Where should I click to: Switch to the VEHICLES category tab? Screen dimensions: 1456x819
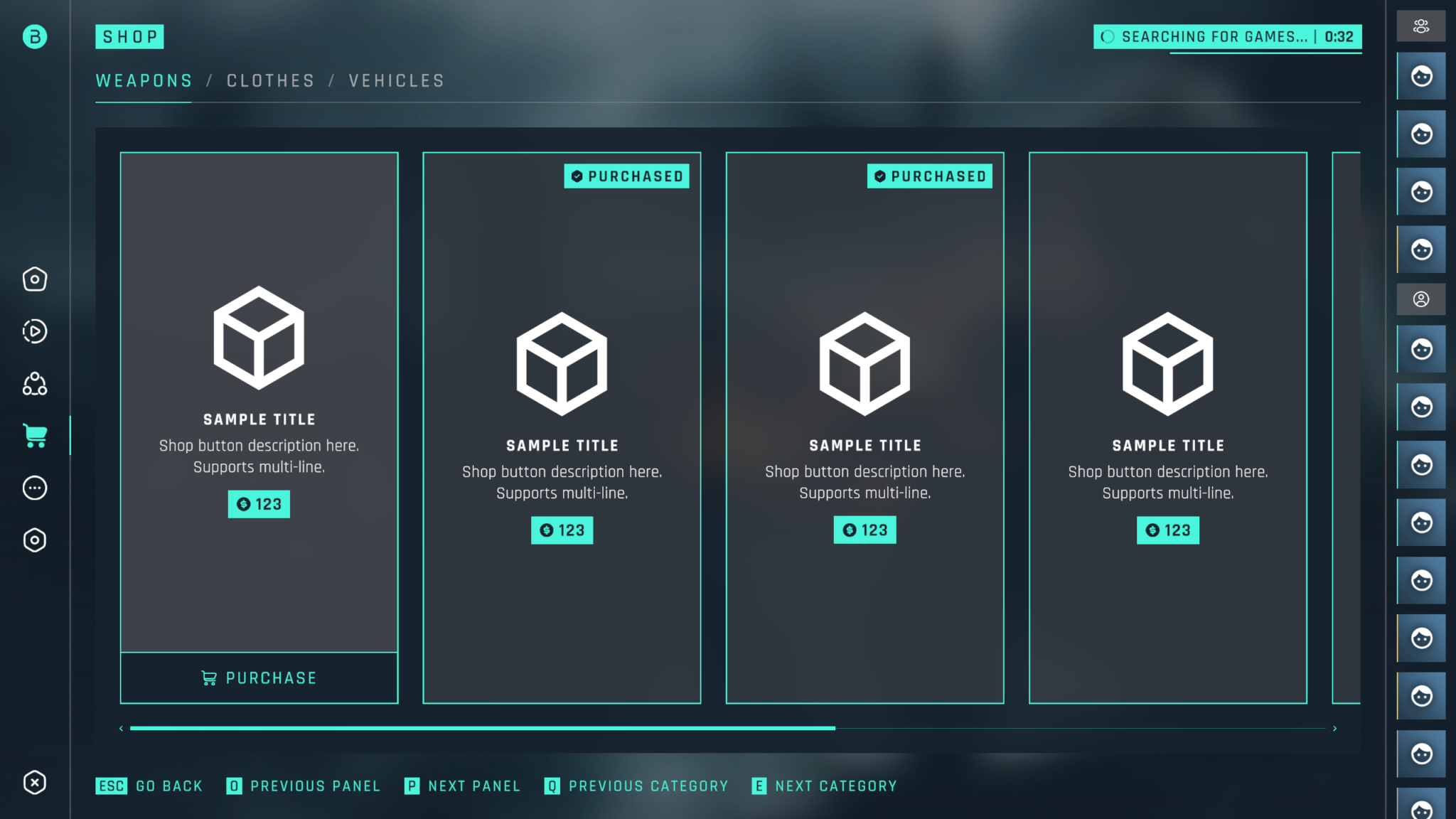[396, 80]
